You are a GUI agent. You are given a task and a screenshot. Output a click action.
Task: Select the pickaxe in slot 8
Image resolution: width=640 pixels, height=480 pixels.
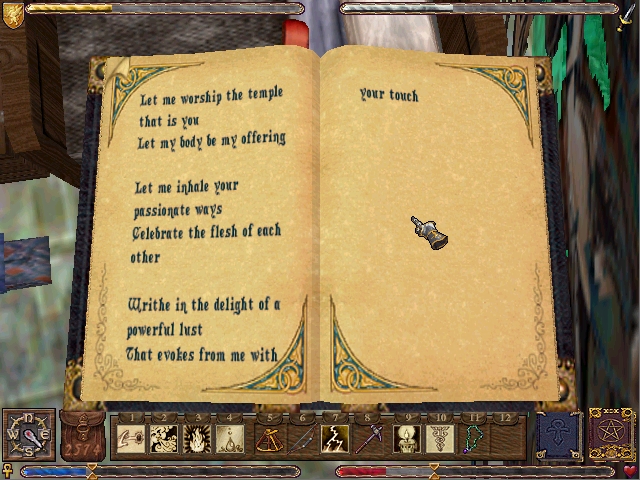click(368, 439)
